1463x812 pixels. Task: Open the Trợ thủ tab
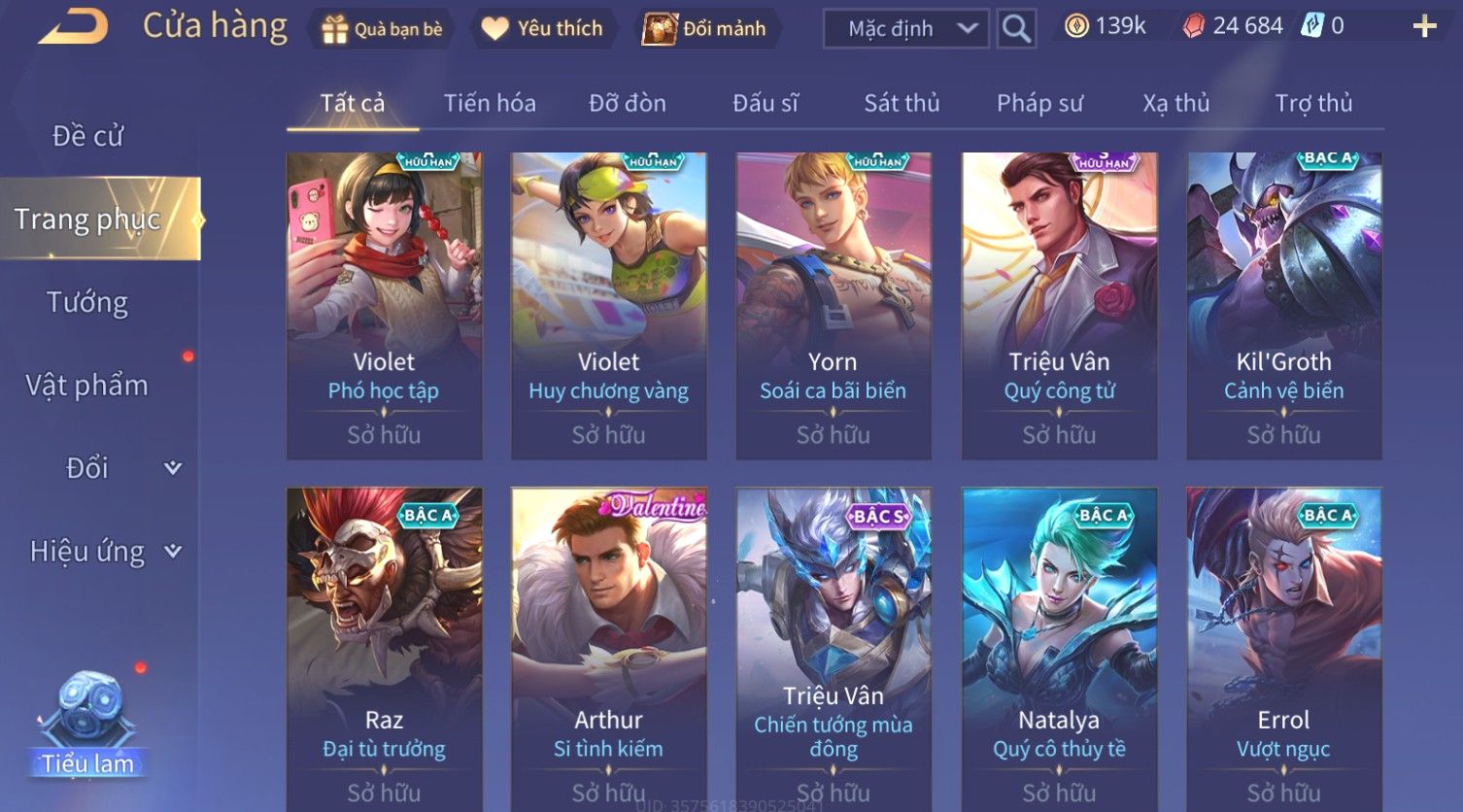click(x=1313, y=103)
